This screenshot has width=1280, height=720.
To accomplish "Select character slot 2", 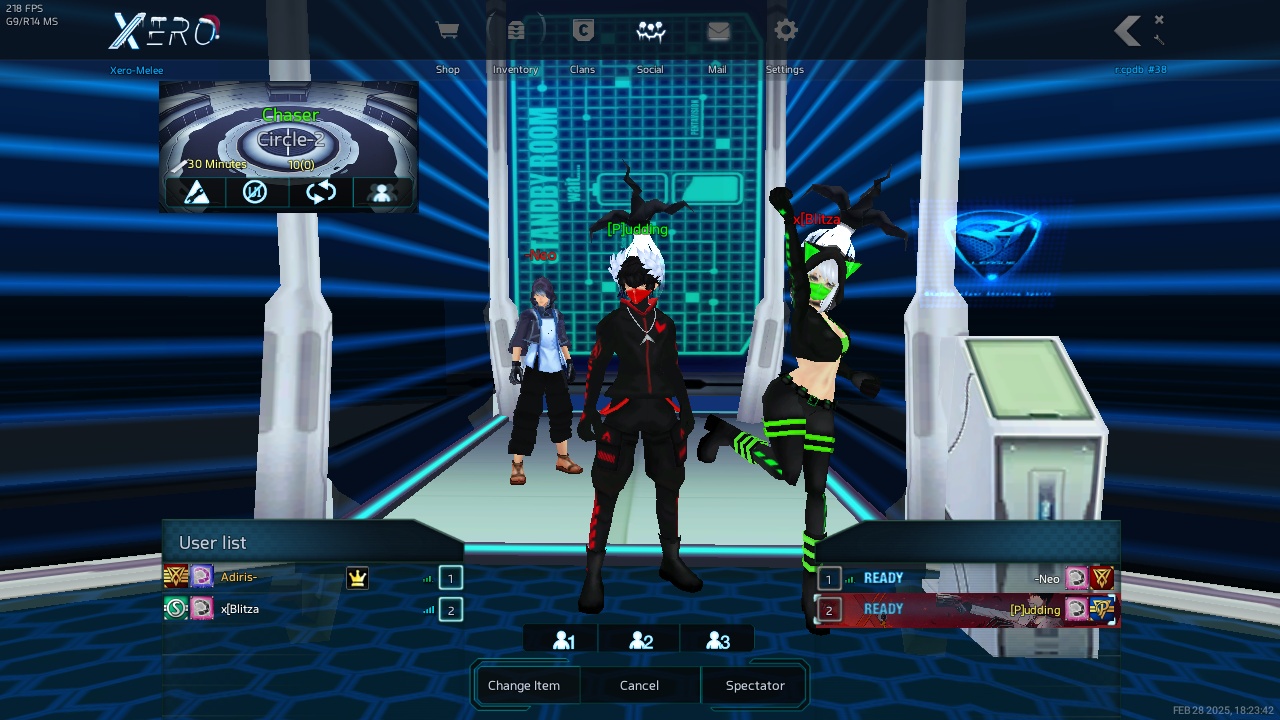I will pyautogui.click(x=641, y=641).
